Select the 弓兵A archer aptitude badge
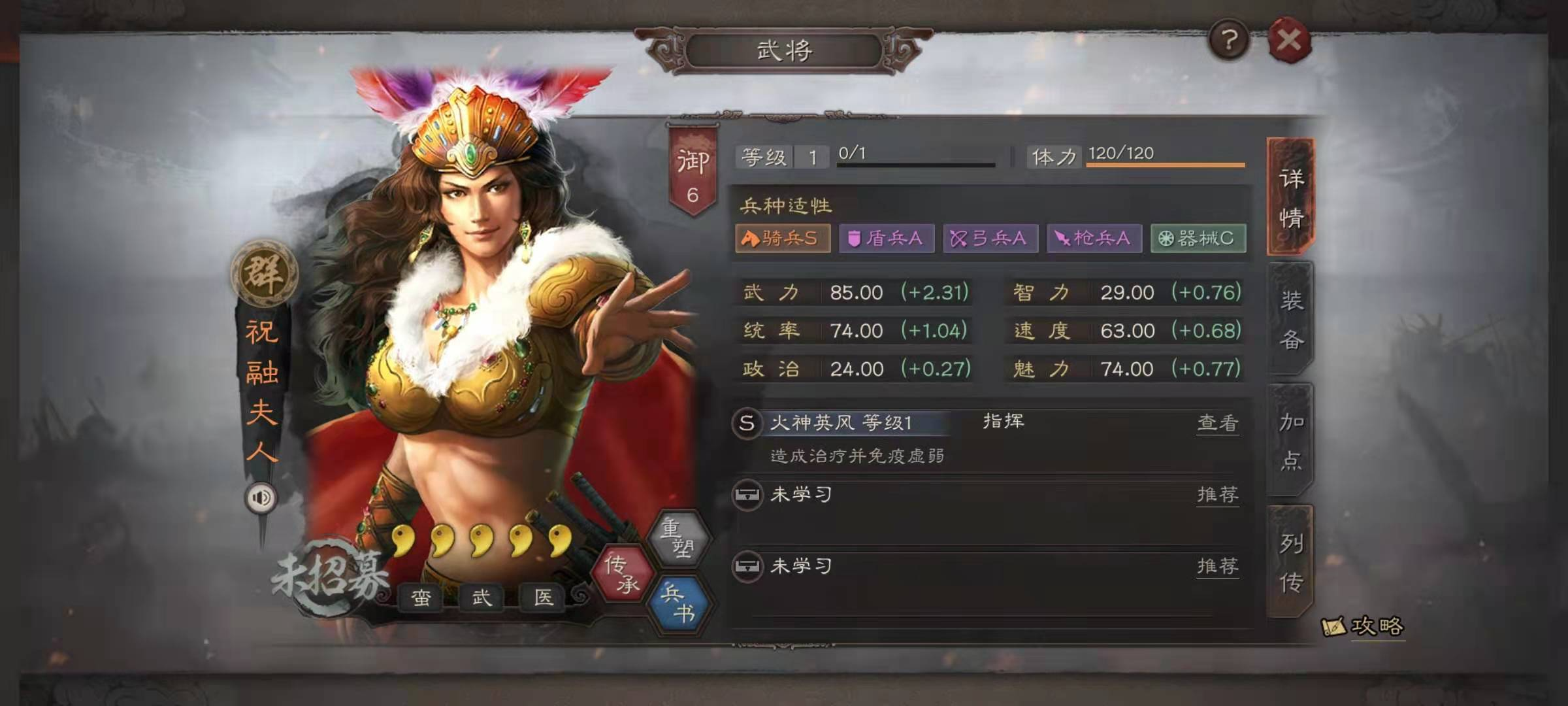Screen dimensions: 1568x706 click(x=990, y=239)
